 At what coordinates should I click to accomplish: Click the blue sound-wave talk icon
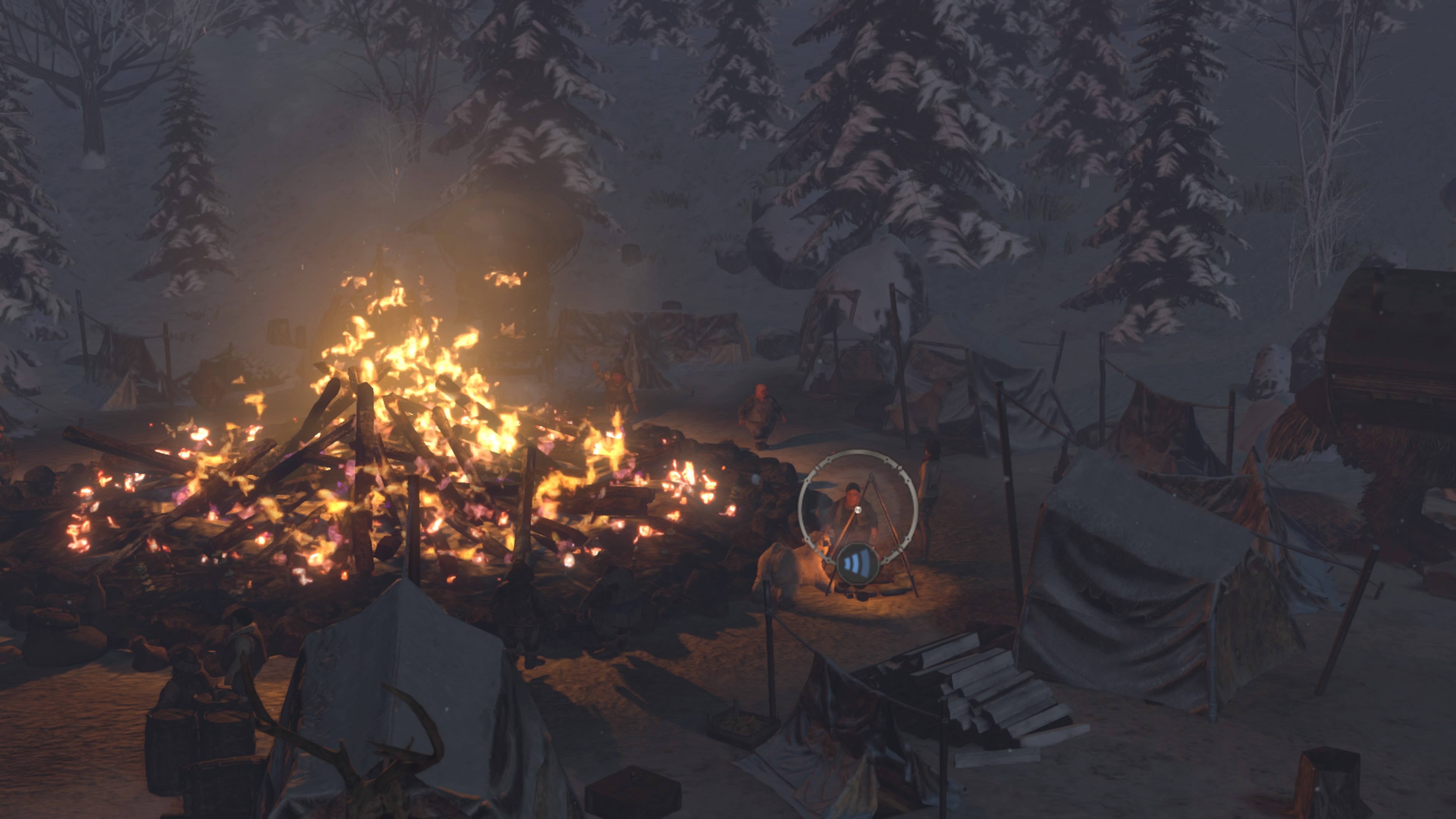[856, 563]
